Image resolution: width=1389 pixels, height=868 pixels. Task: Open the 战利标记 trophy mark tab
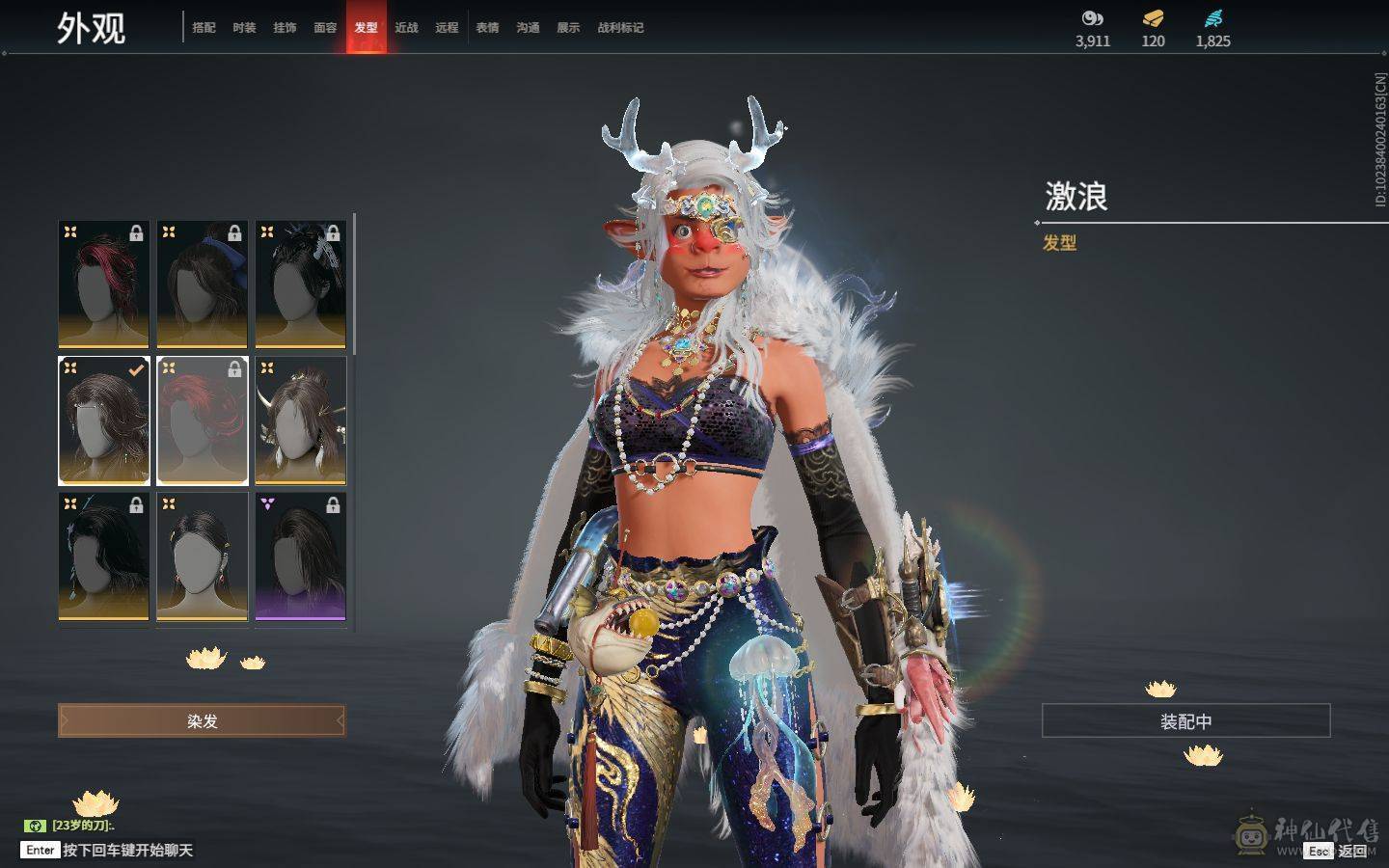coord(620,28)
